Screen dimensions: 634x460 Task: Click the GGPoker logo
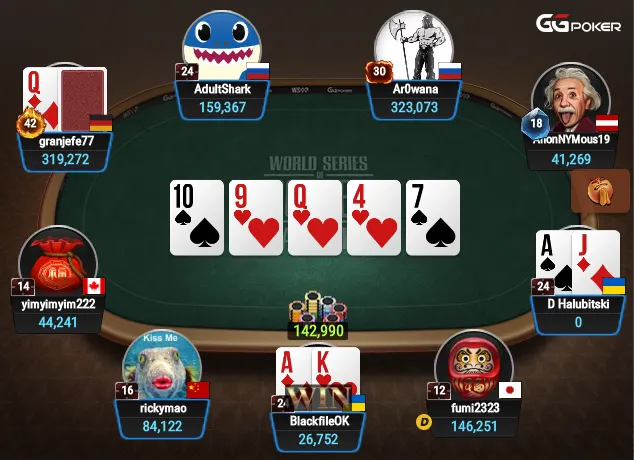coord(580,24)
